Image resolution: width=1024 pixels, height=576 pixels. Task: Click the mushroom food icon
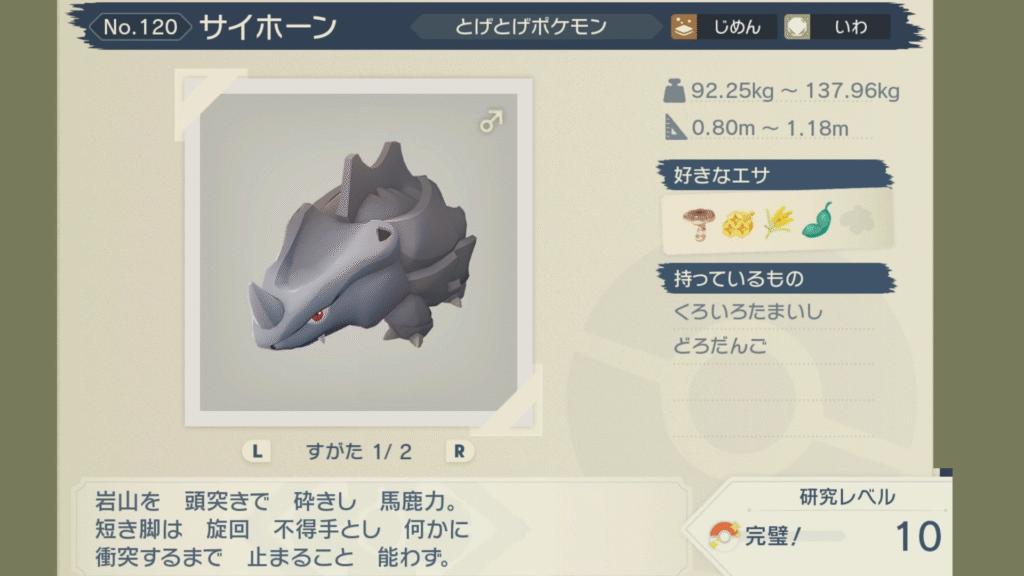coord(695,221)
